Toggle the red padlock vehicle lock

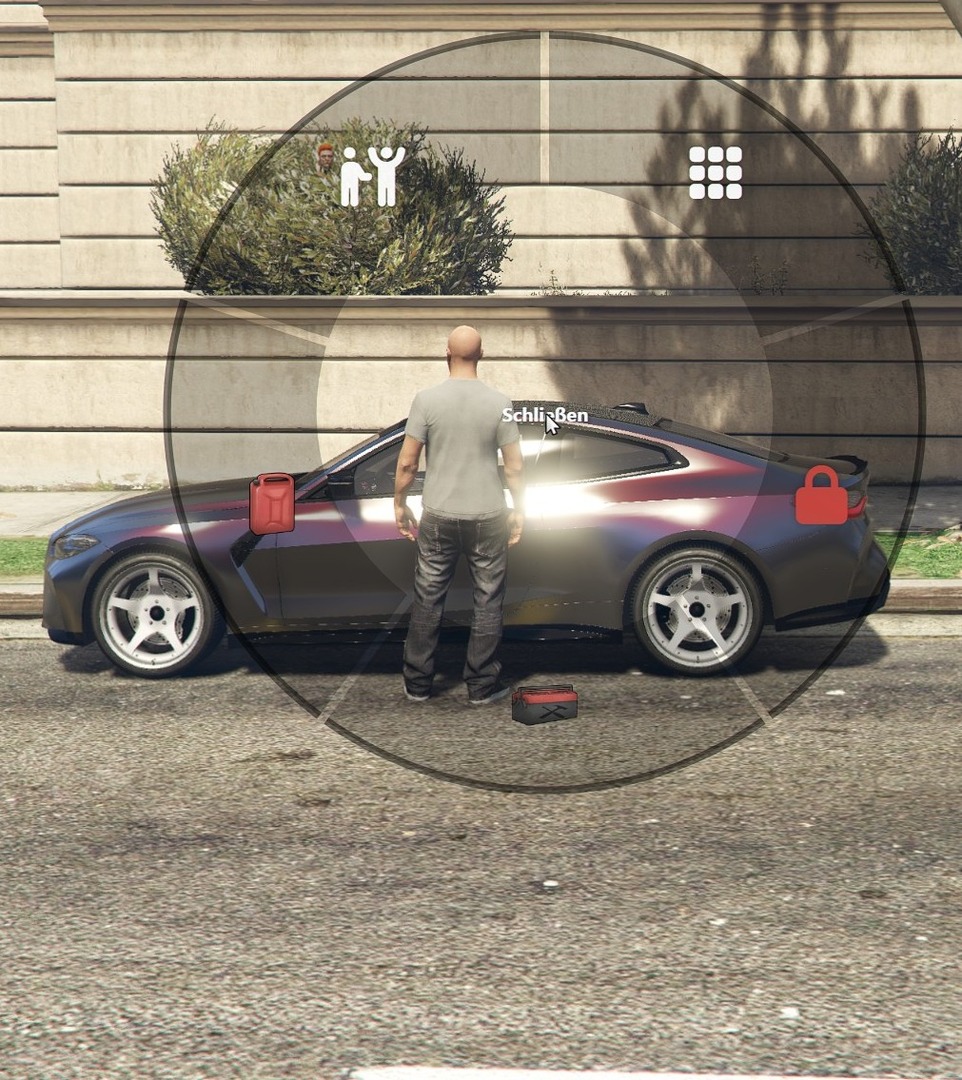(821, 496)
